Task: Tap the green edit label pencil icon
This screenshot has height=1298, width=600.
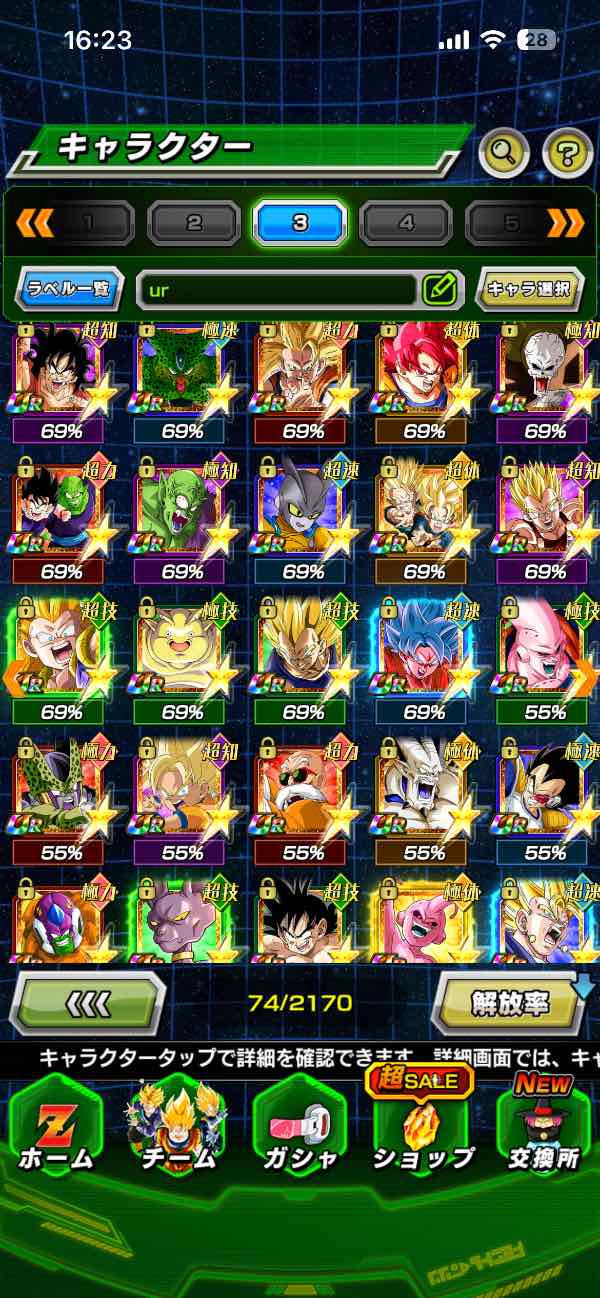Action: coord(439,290)
